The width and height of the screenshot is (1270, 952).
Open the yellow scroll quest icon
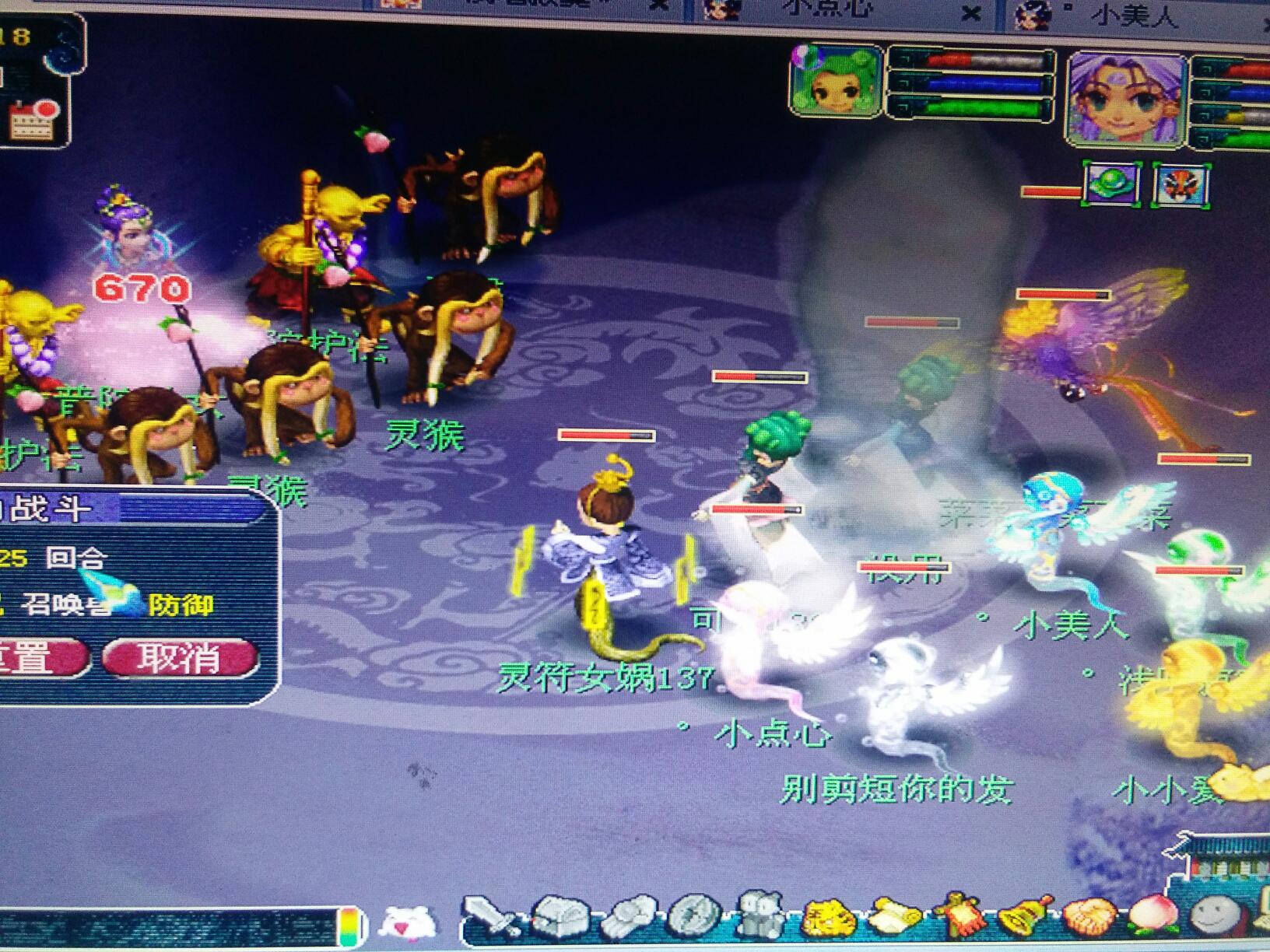coord(895,916)
